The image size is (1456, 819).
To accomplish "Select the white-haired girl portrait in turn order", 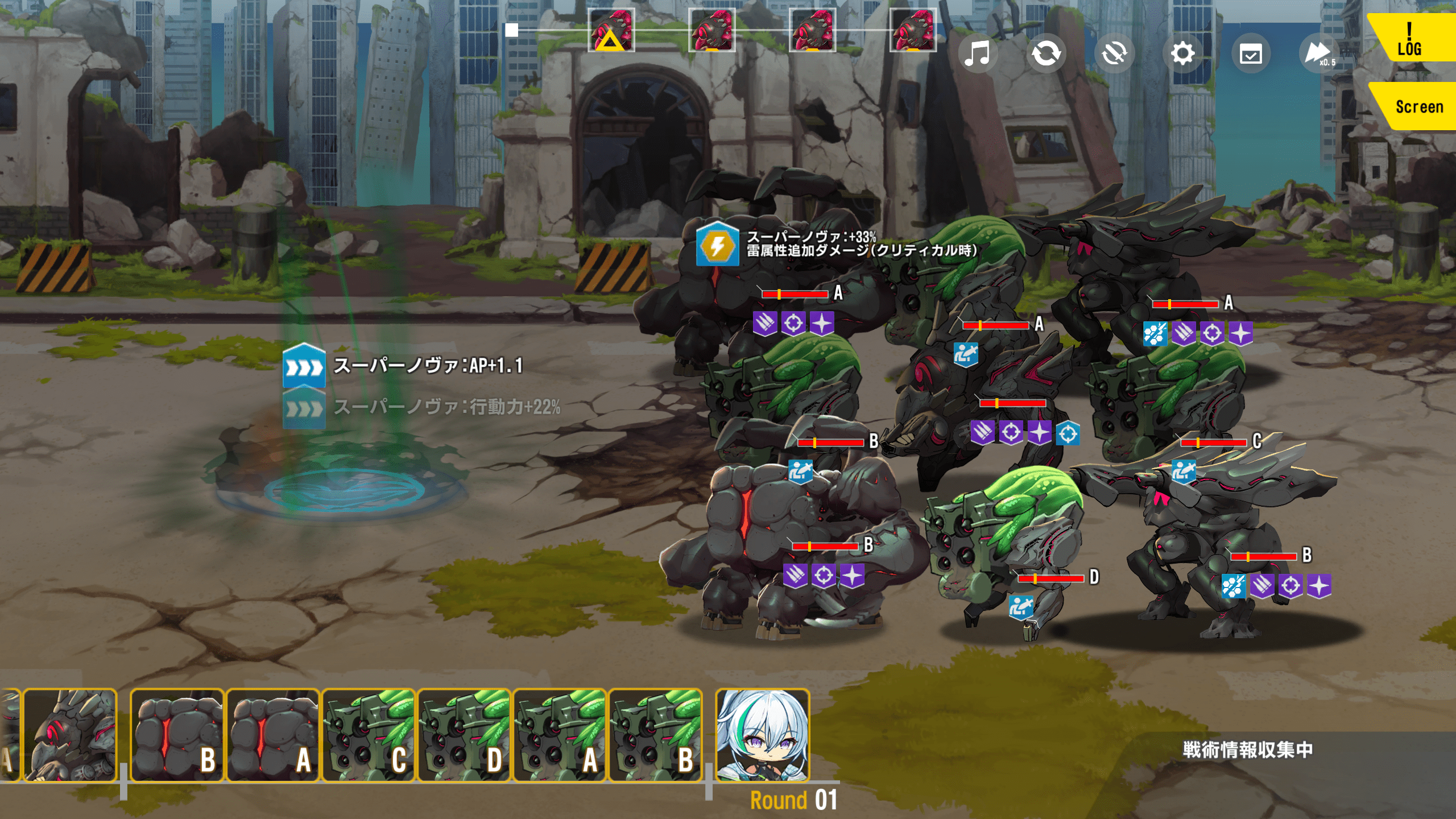I will (x=762, y=735).
